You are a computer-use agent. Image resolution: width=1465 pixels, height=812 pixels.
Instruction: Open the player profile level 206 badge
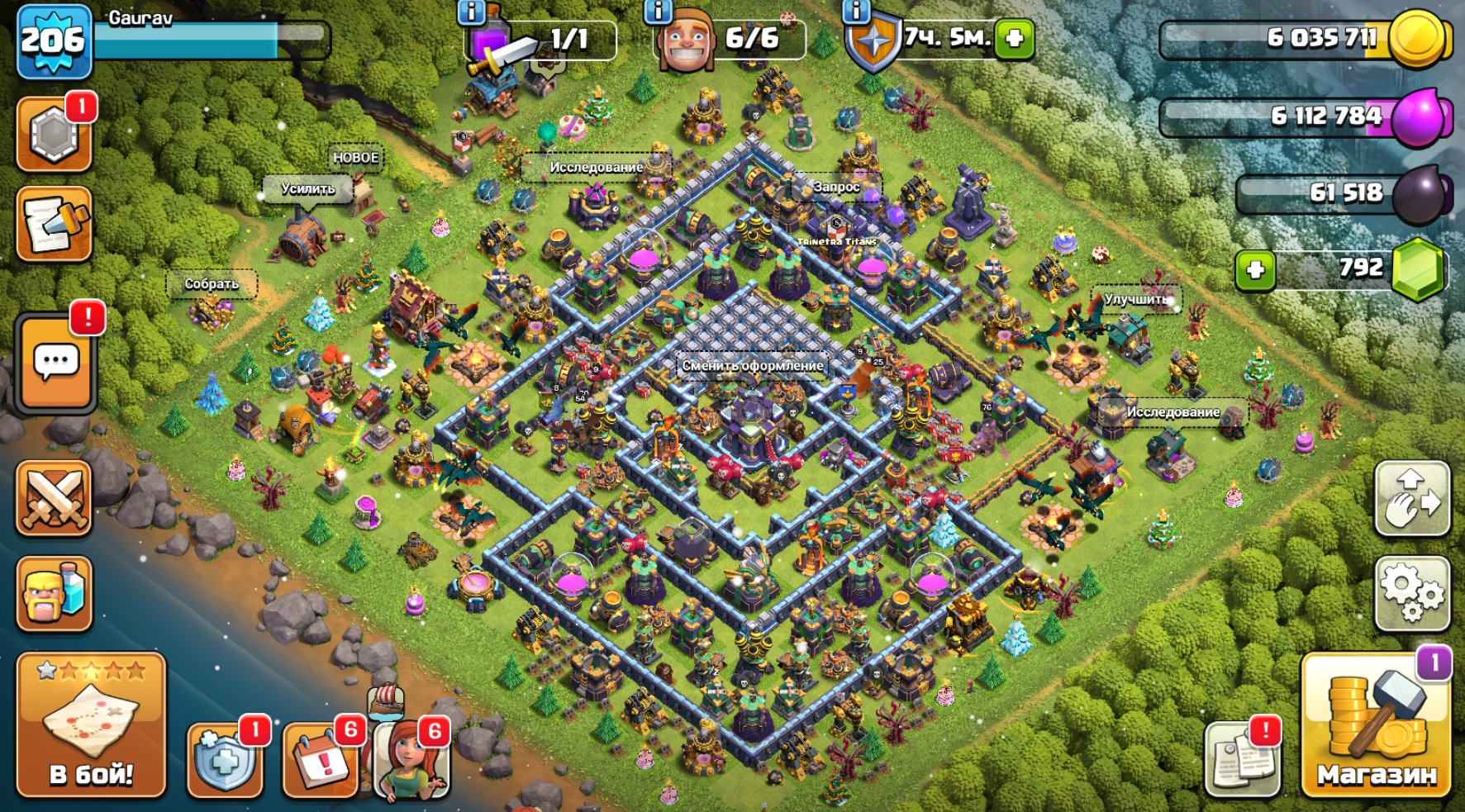pyautogui.click(x=54, y=40)
